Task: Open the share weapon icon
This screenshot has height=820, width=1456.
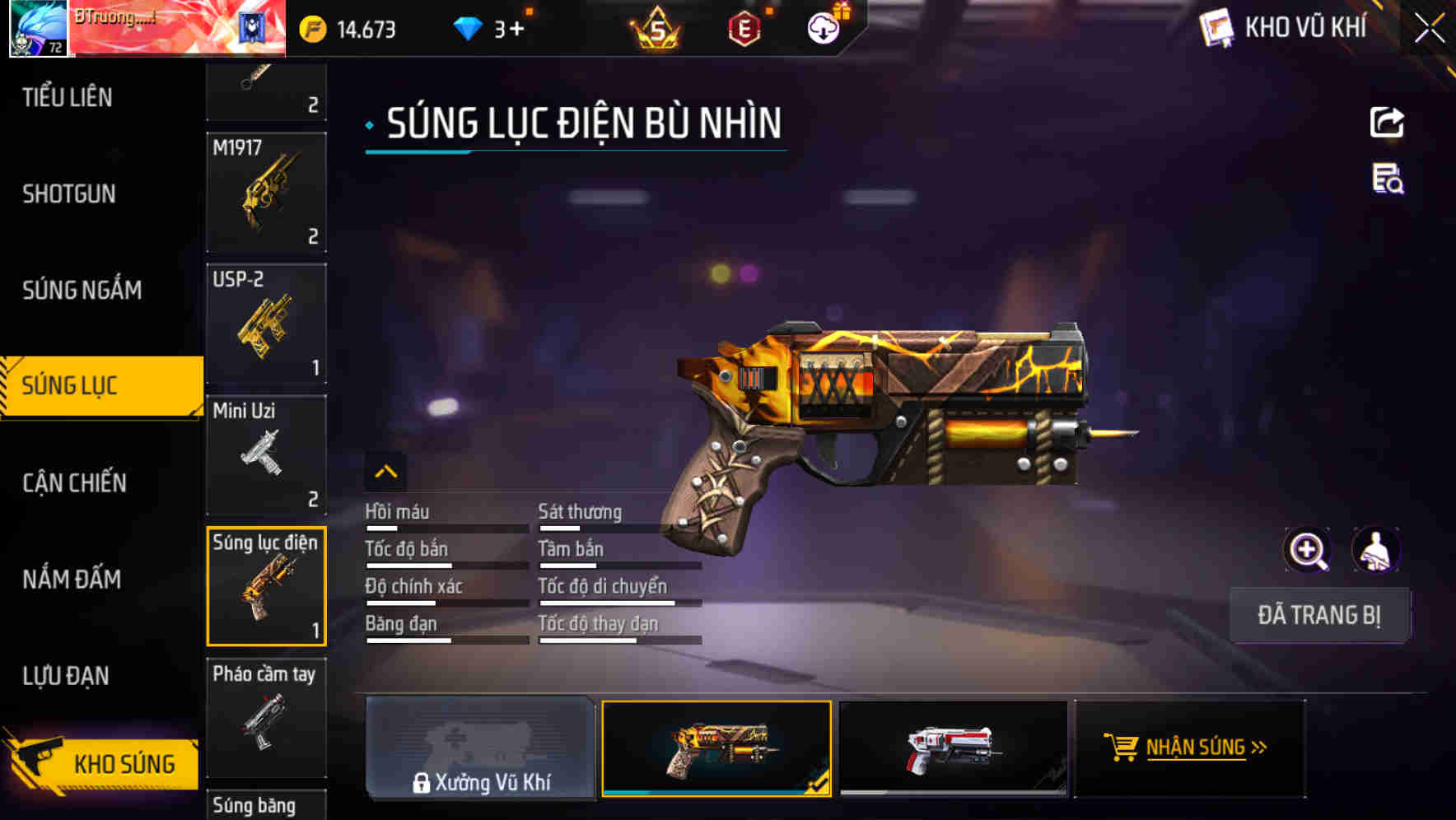Action: pos(1388,122)
